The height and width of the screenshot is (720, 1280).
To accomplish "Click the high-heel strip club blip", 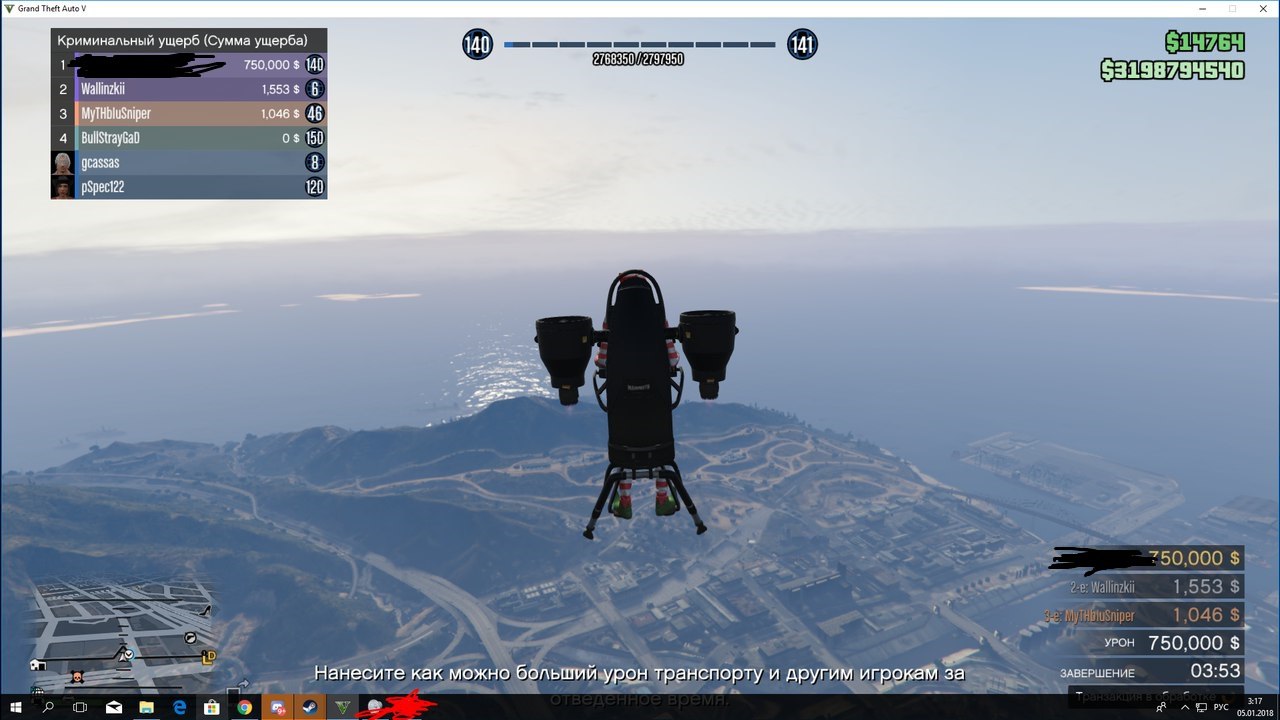I will click(206, 609).
